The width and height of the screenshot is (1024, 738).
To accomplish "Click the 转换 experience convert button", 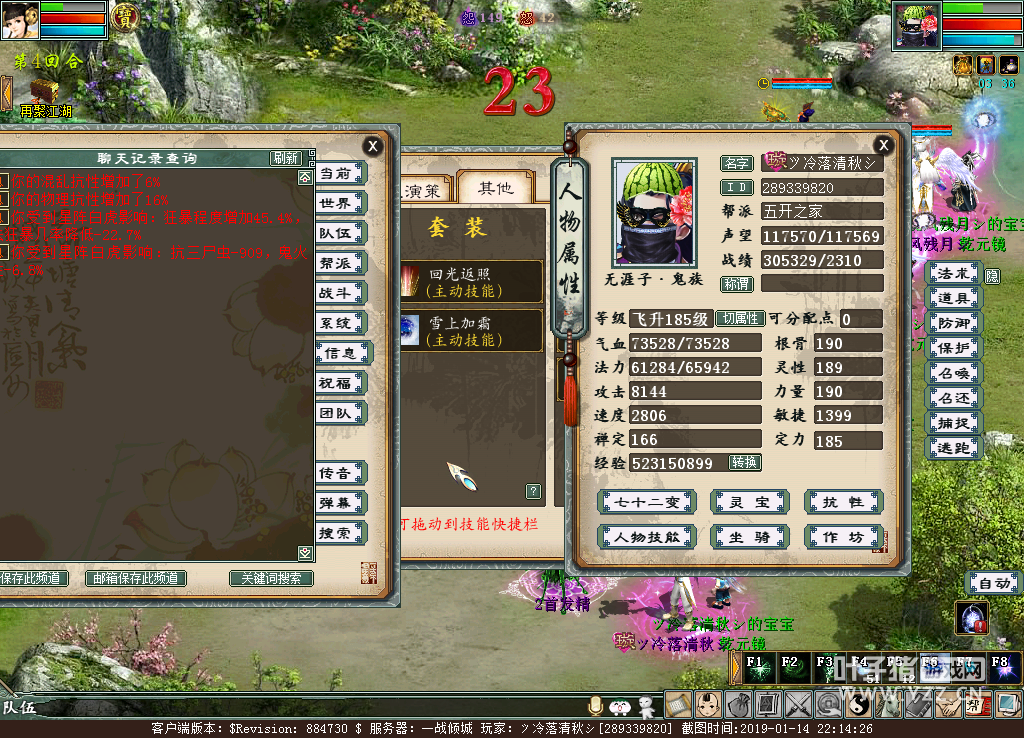I will (x=745, y=463).
